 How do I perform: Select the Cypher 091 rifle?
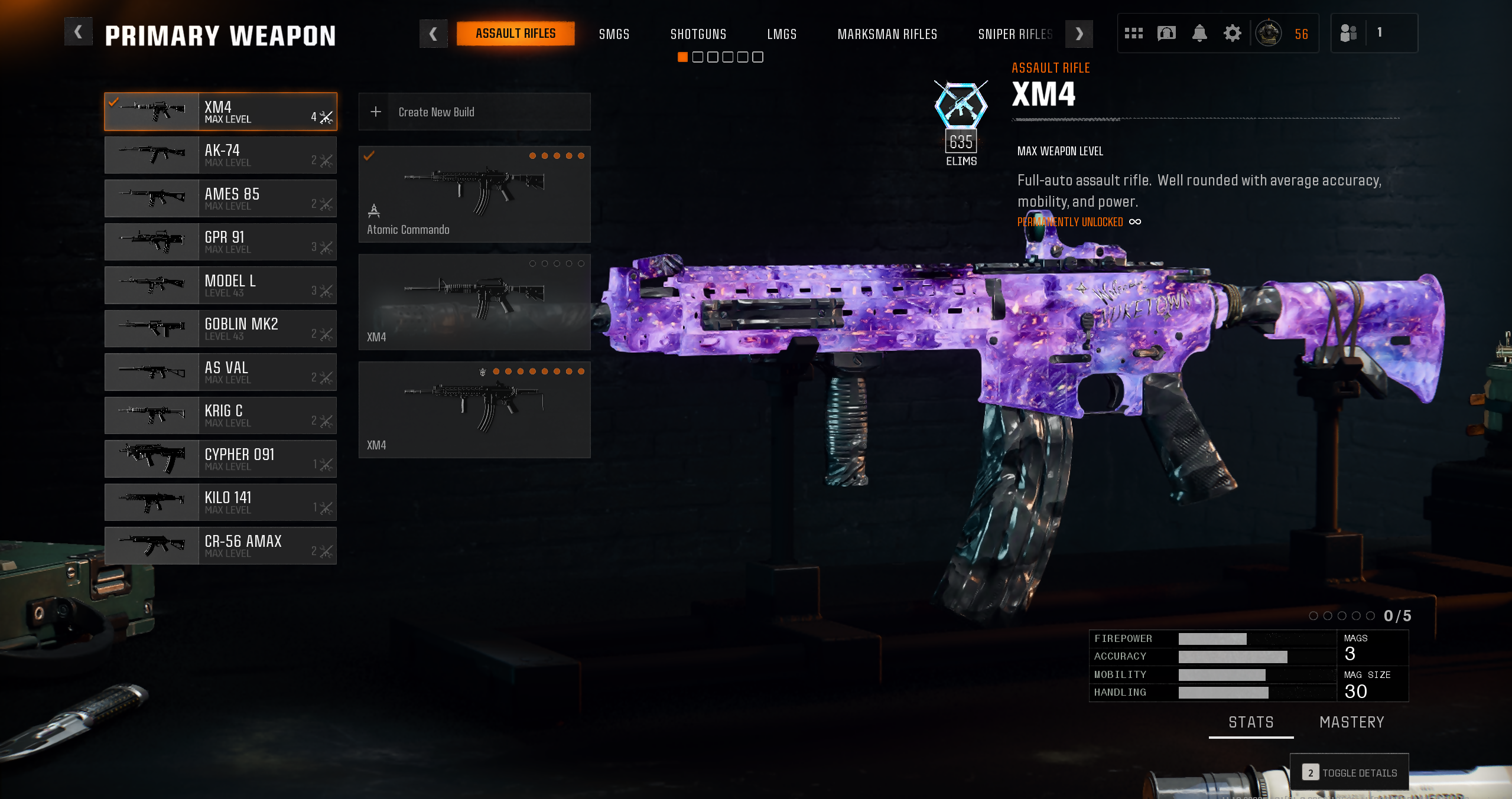click(x=220, y=459)
